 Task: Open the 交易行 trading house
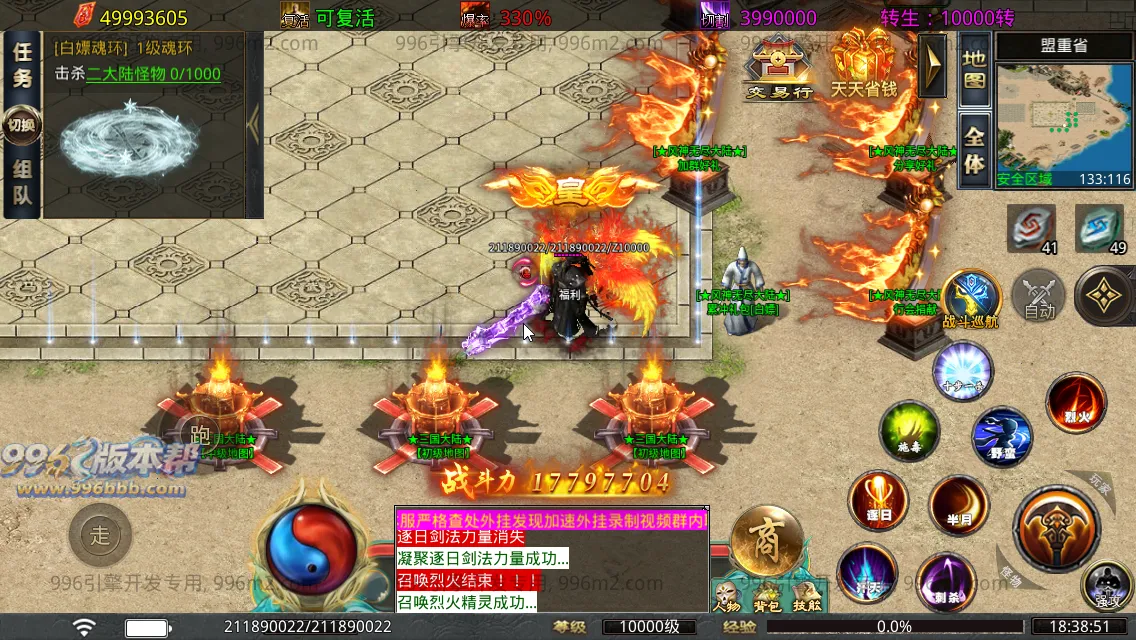point(779,66)
